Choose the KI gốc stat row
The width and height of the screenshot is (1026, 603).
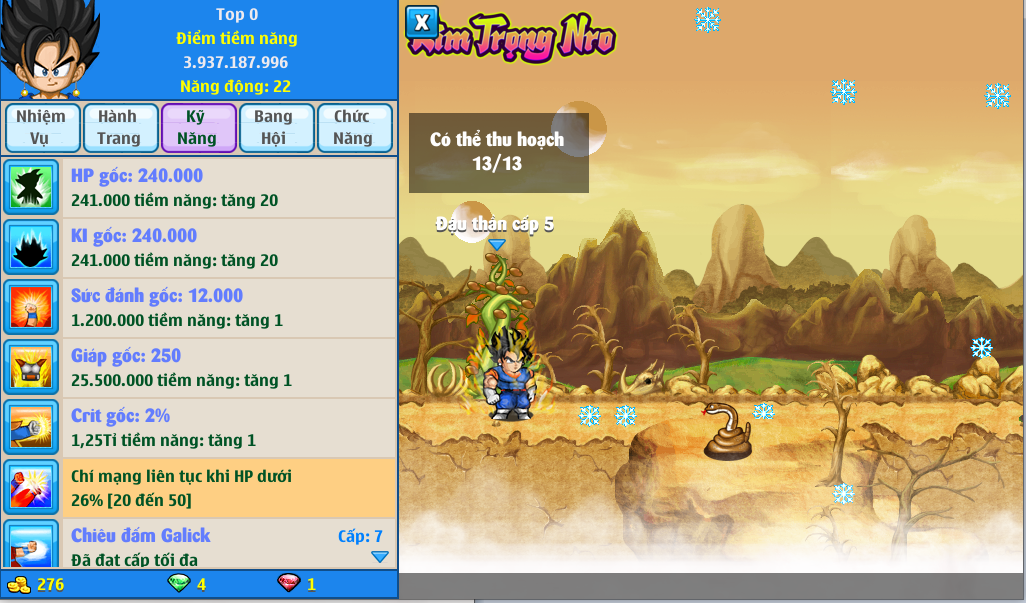pyautogui.click(x=200, y=248)
